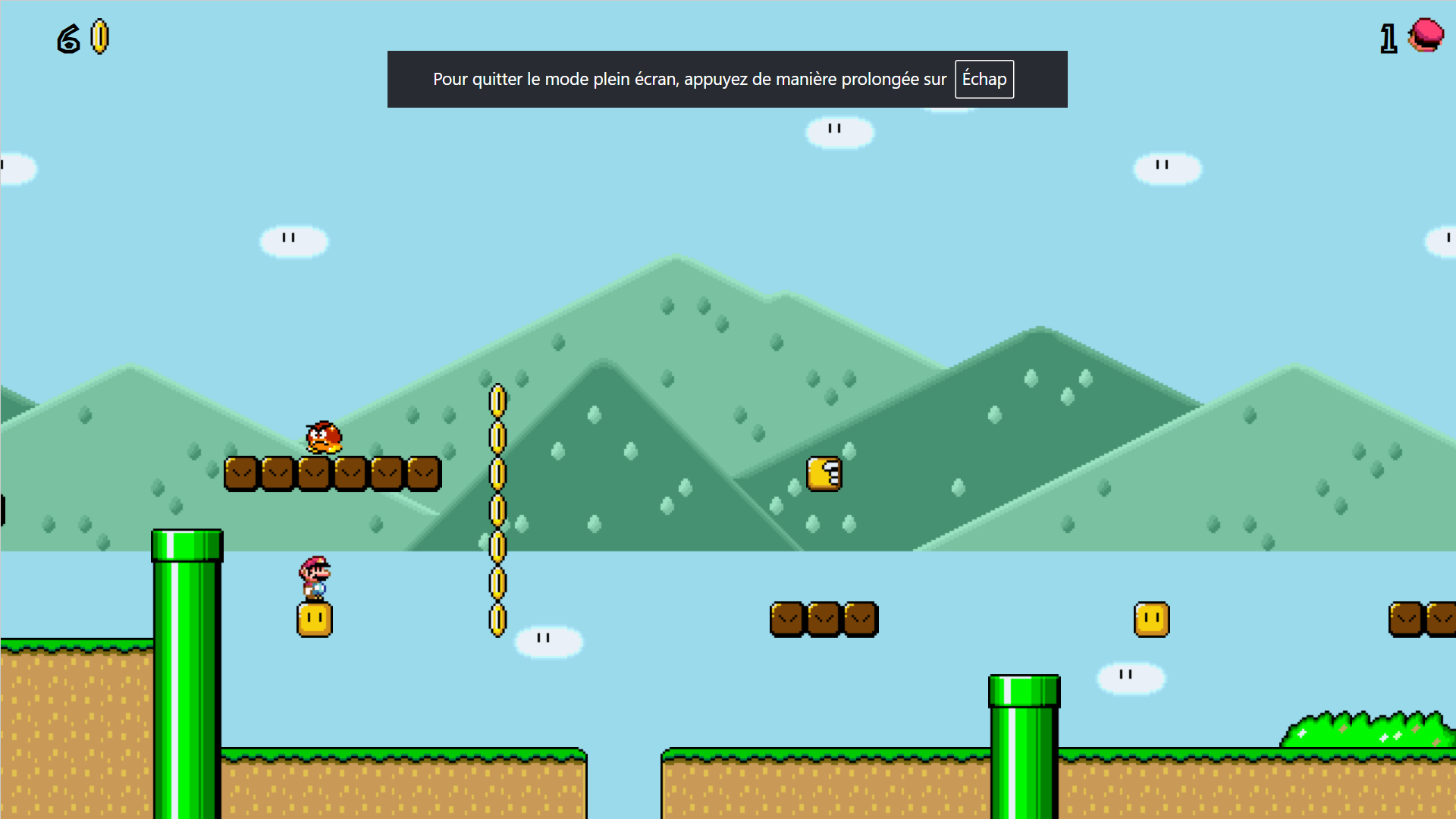Click the middle brick block group near the coin

824,619
